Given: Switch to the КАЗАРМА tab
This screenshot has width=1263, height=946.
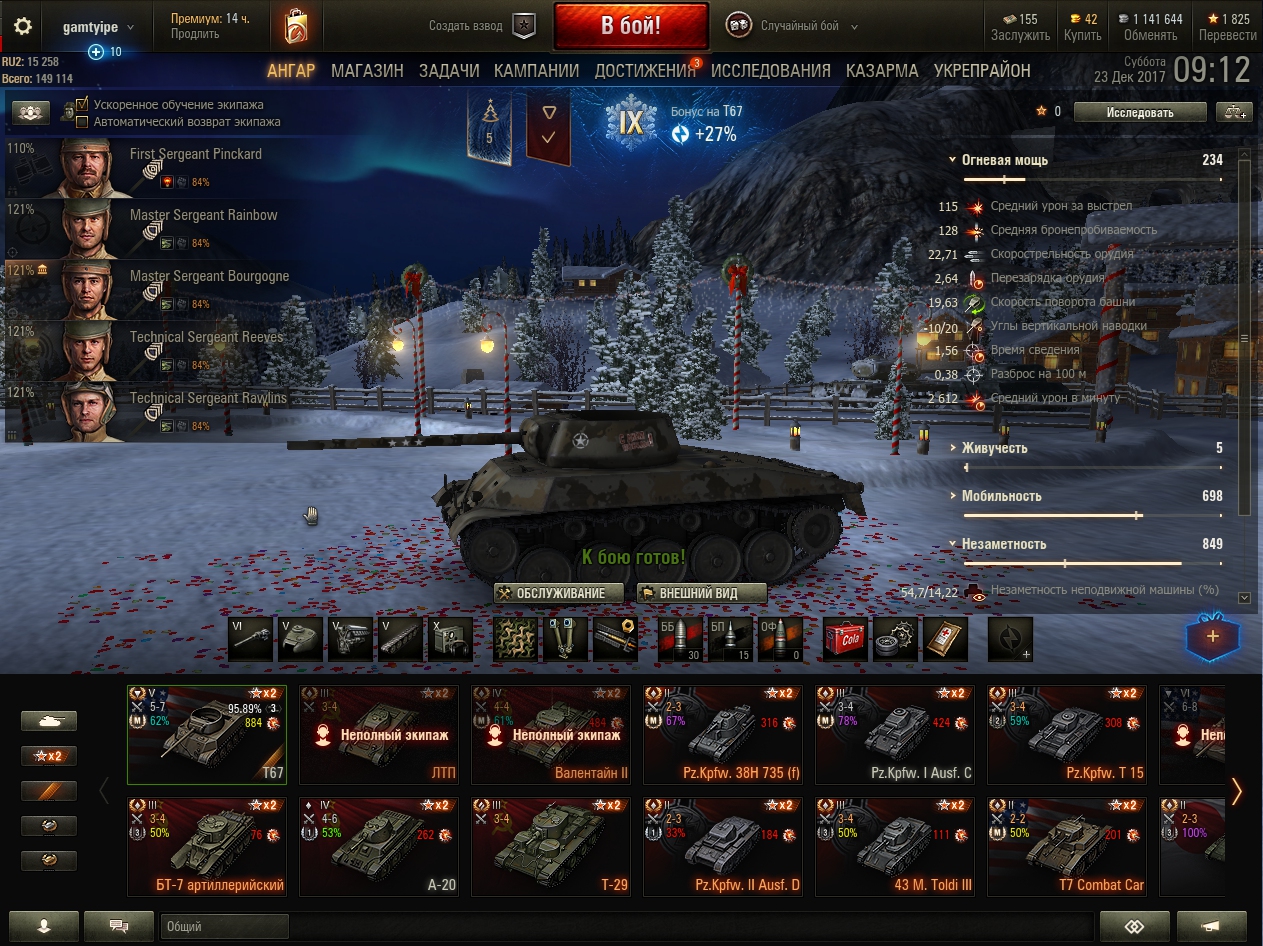Looking at the screenshot, I should pyautogui.click(x=882, y=71).
